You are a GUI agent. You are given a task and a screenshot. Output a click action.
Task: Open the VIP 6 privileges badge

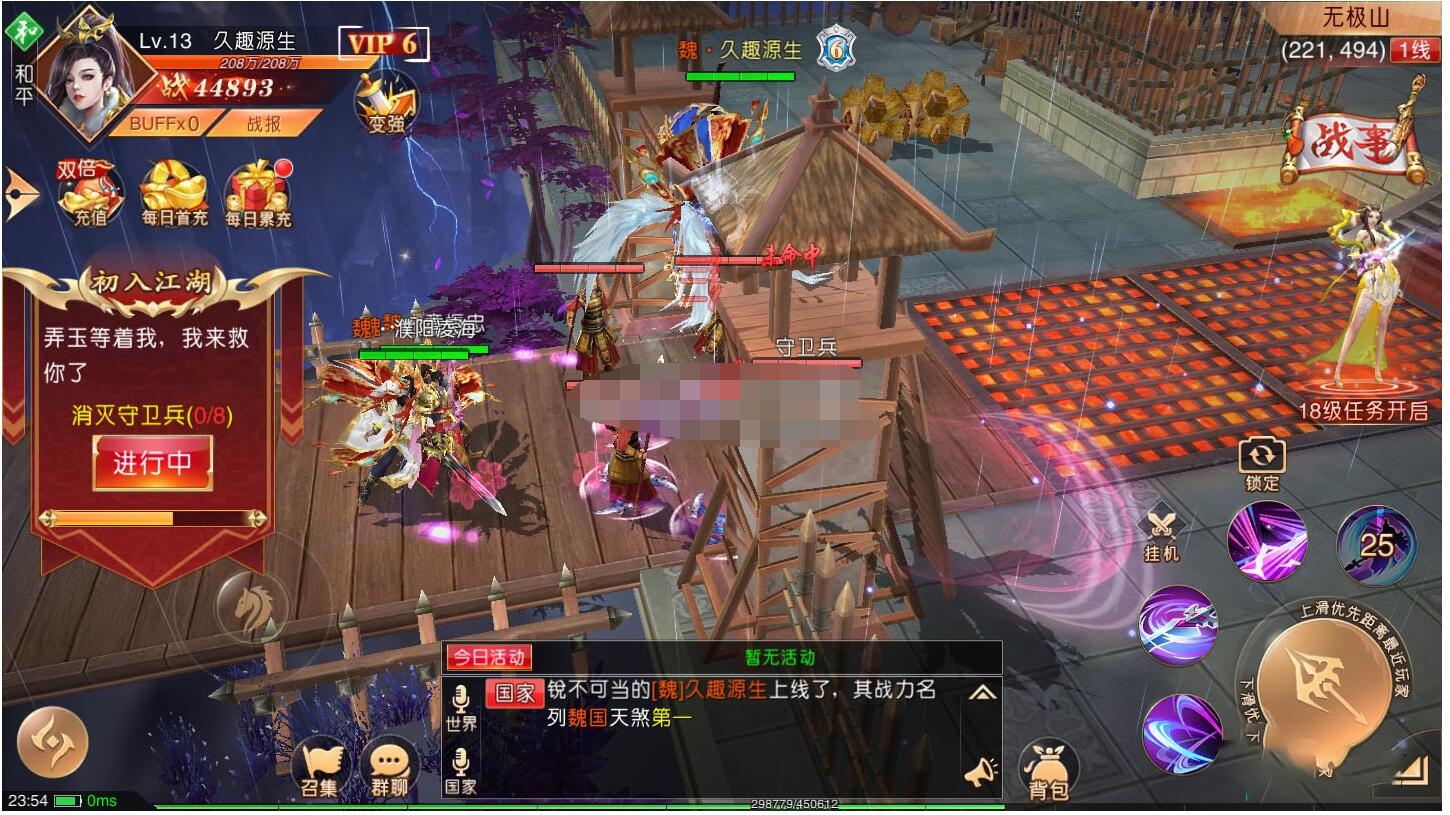(x=382, y=44)
